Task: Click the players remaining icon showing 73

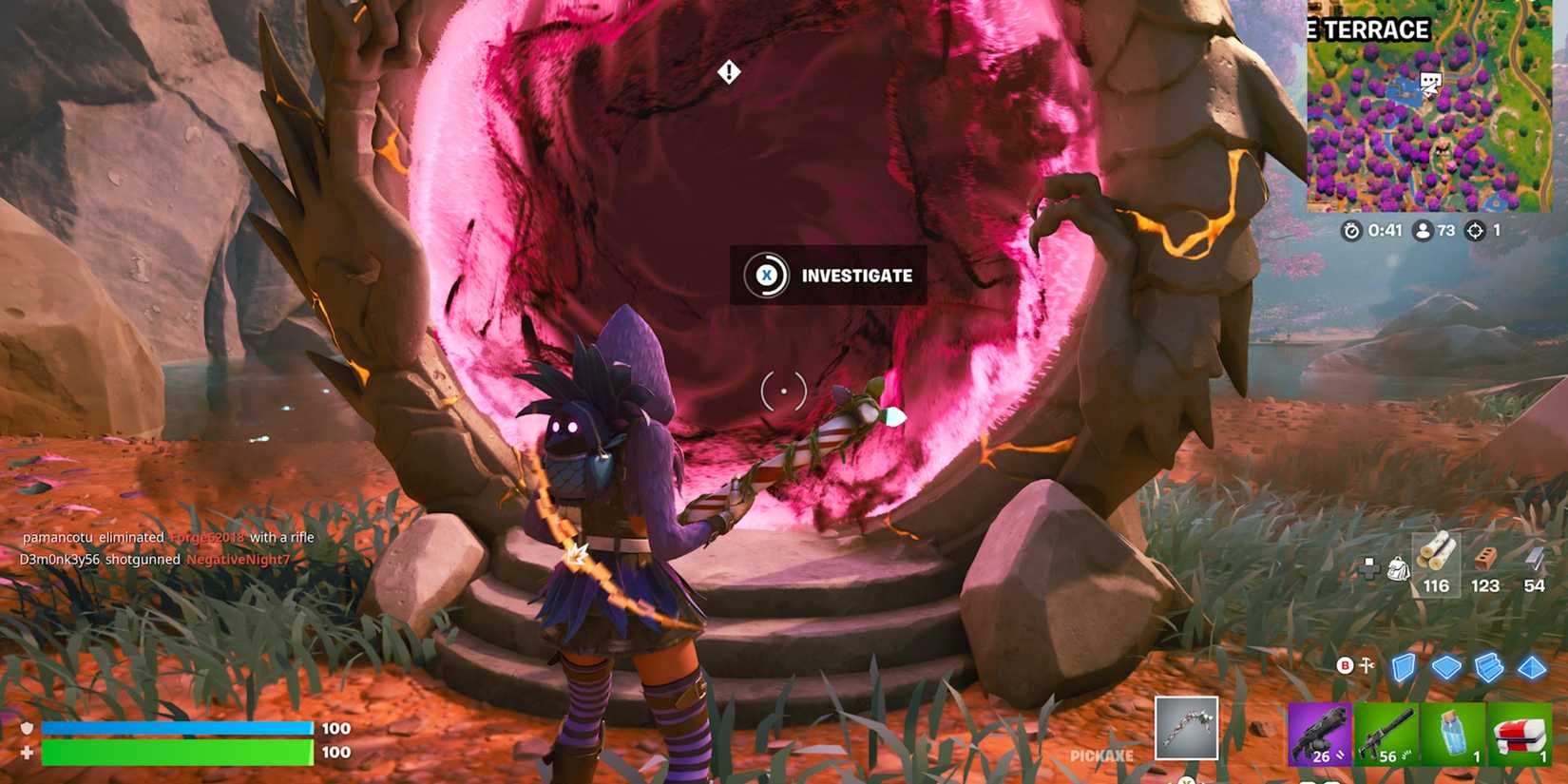Action: (x=1421, y=229)
